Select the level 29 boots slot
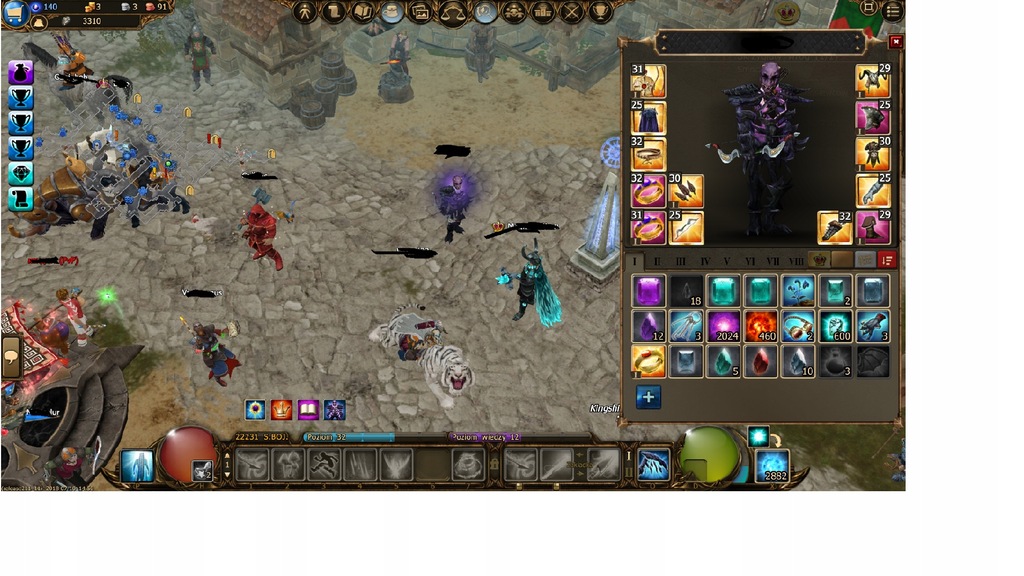The width and height of the screenshot is (1024, 576). (873, 227)
